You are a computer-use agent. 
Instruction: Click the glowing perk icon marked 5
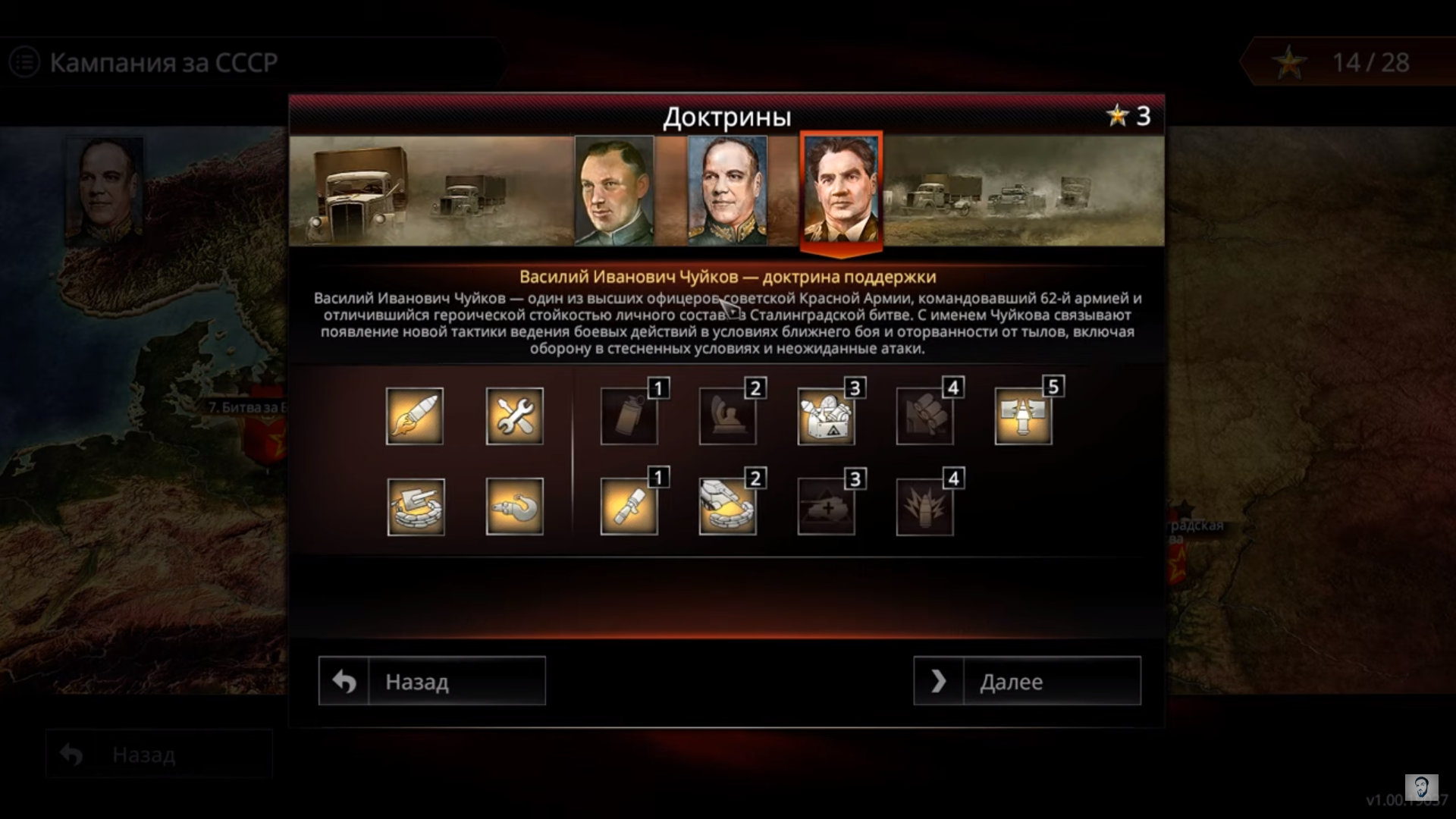1023,417
